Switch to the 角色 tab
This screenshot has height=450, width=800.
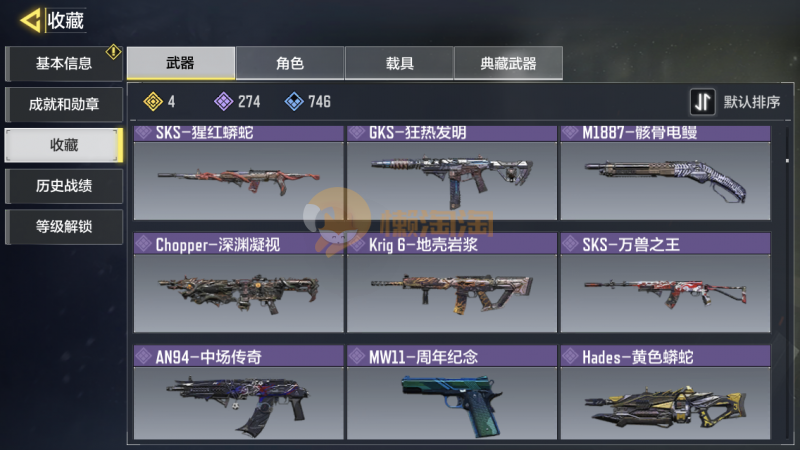click(x=290, y=63)
